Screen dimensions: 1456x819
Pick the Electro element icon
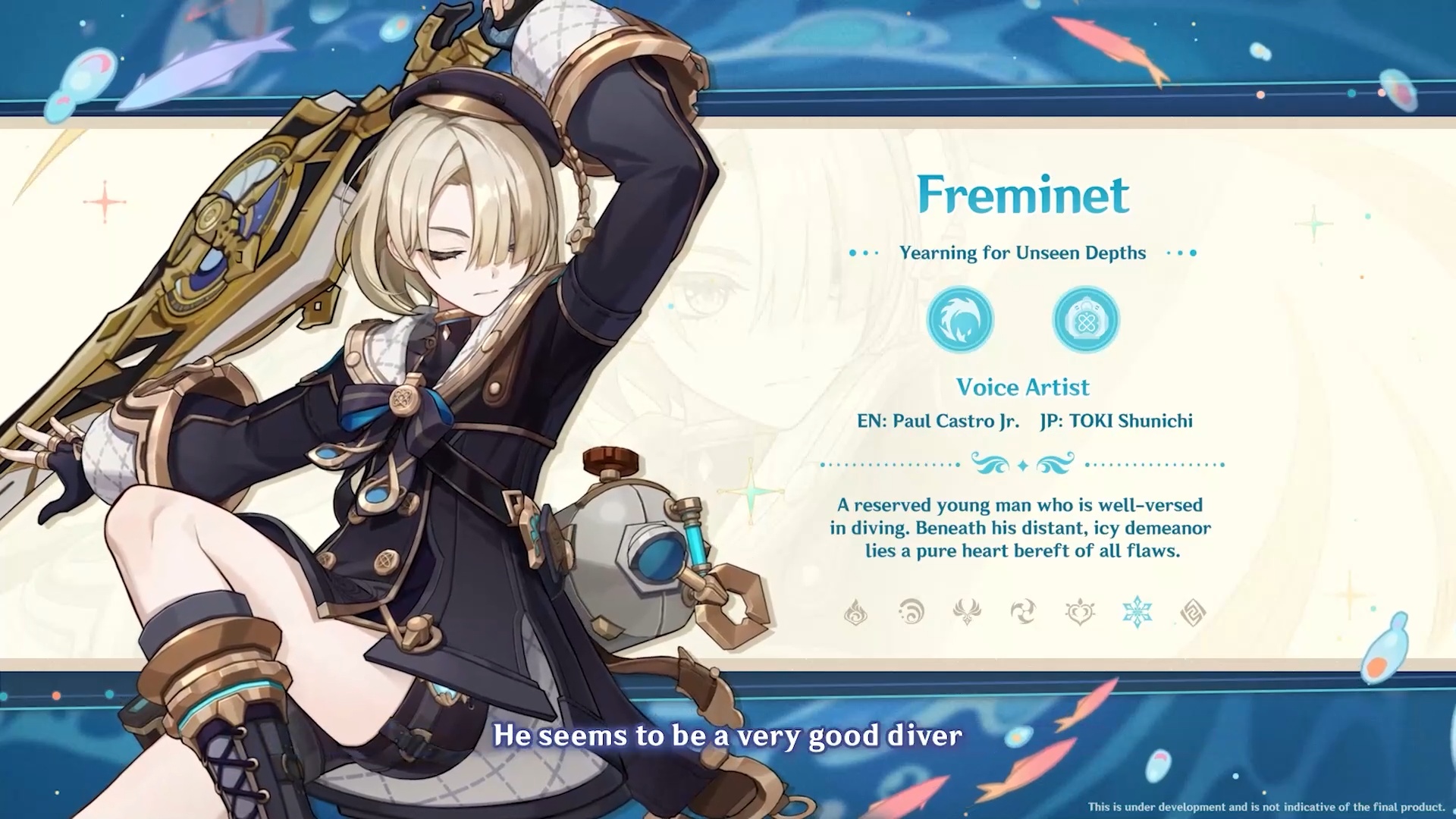point(1023,612)
